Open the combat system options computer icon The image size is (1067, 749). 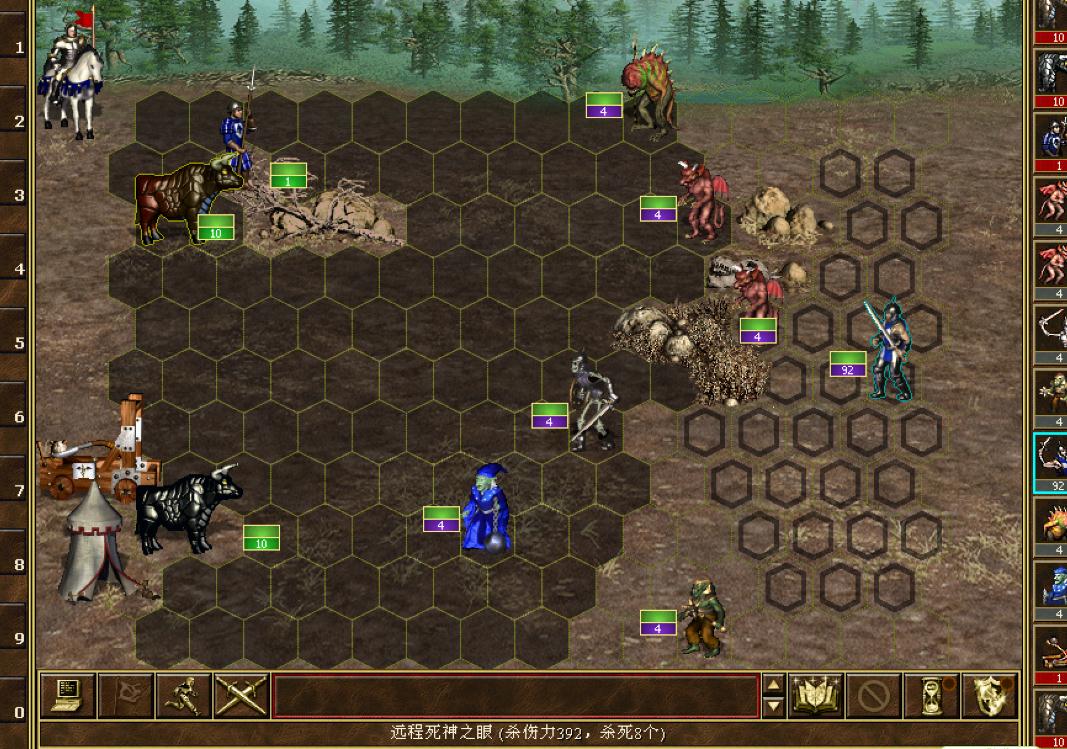68,695
